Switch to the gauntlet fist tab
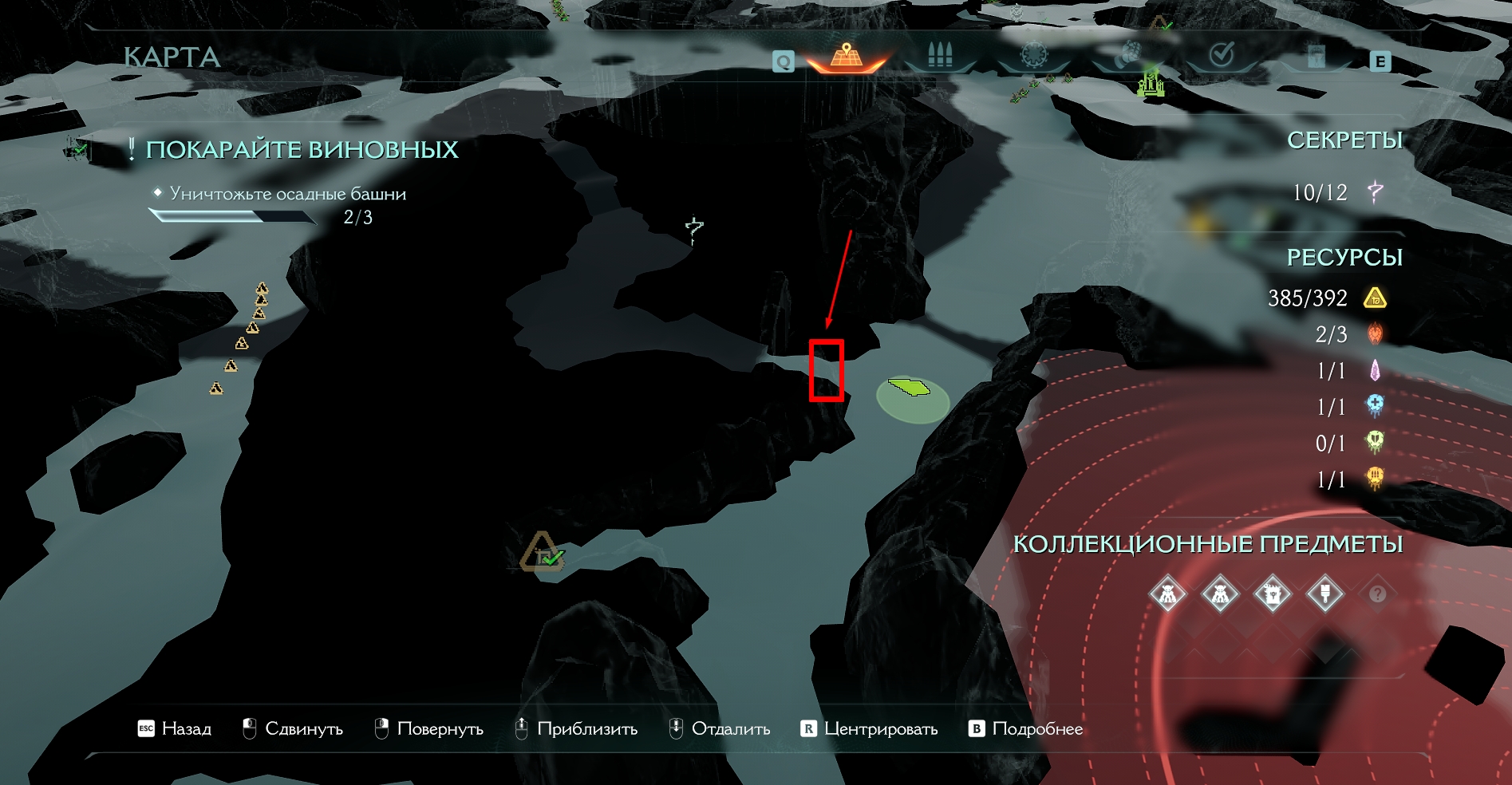Screen dimensions: 1512x785 (1127, 54)
